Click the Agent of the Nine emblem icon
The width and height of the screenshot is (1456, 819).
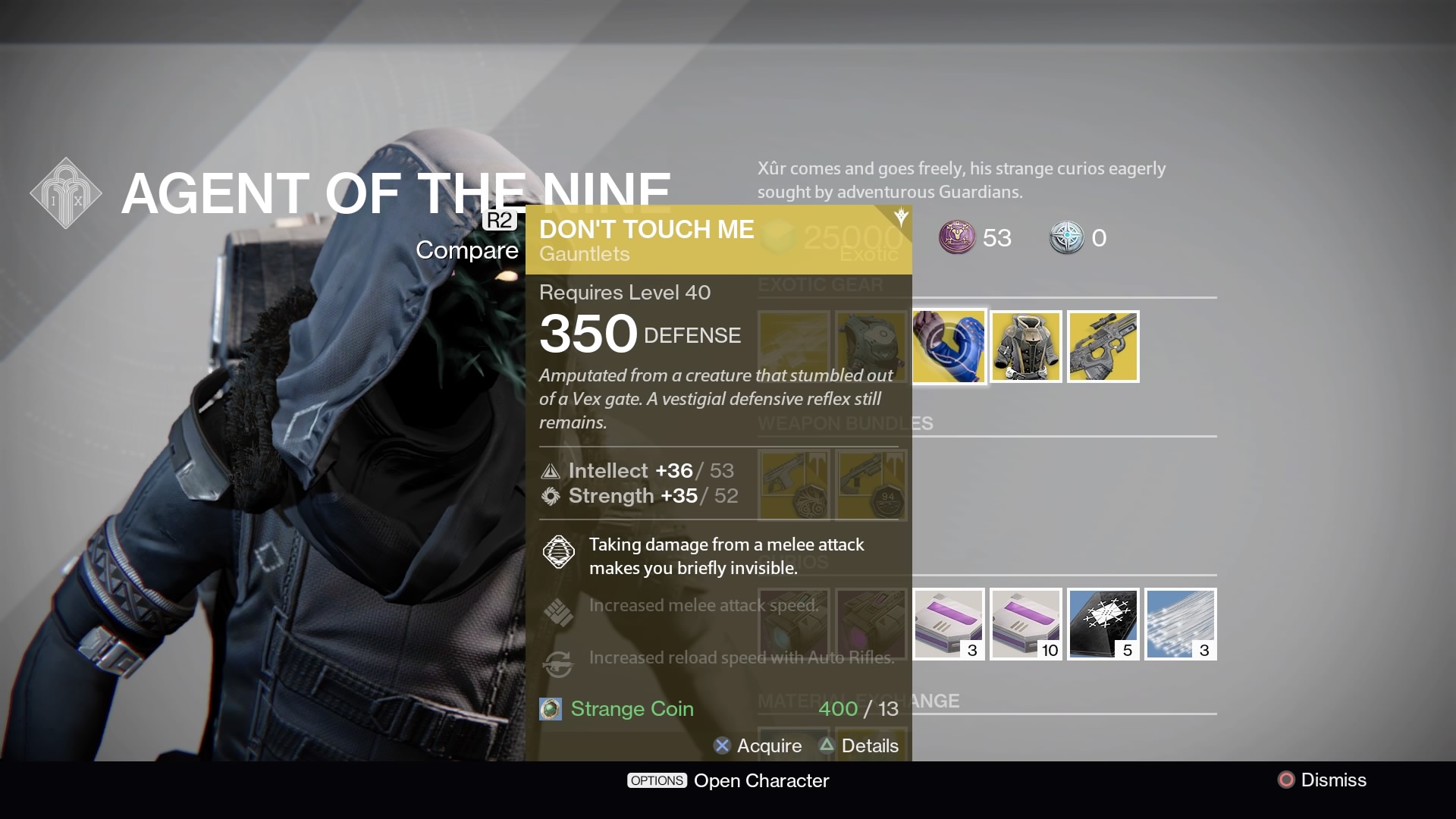point(66,193)
